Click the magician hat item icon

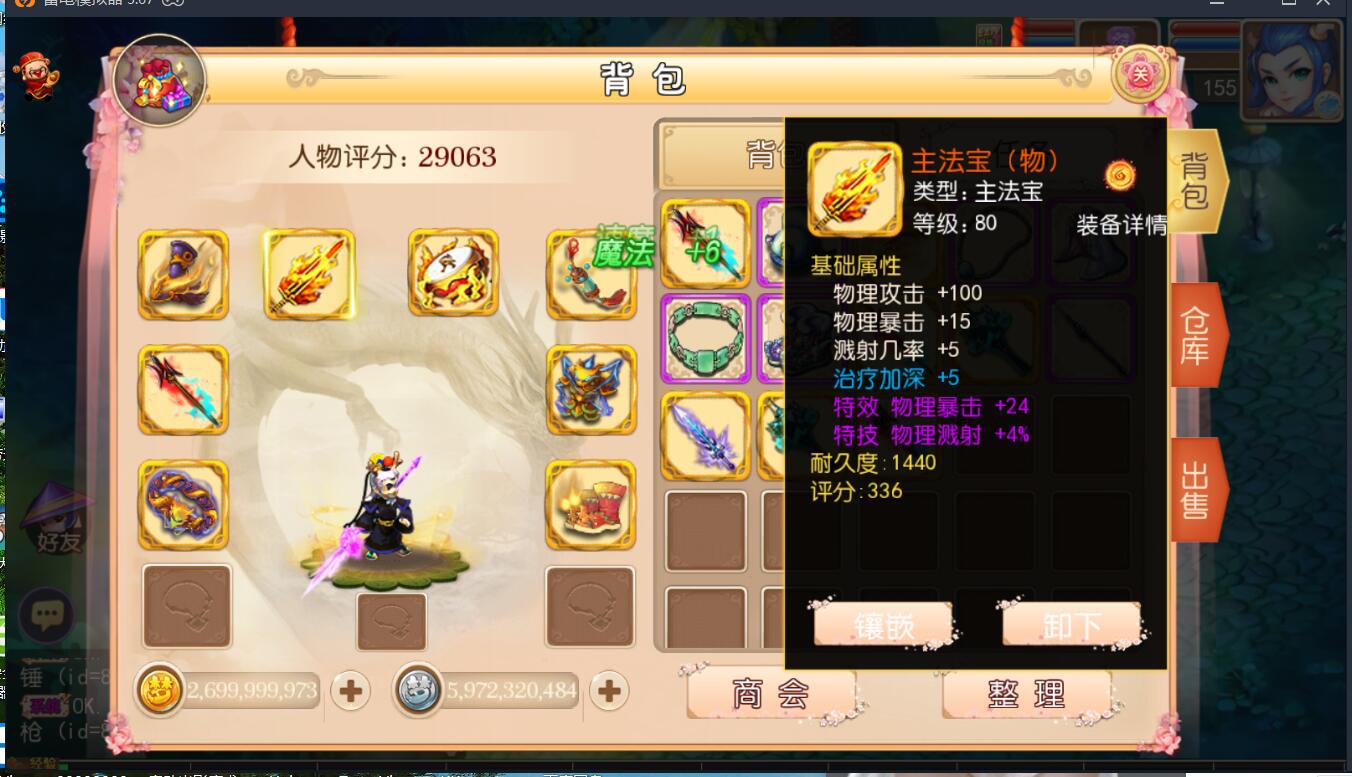183,274
